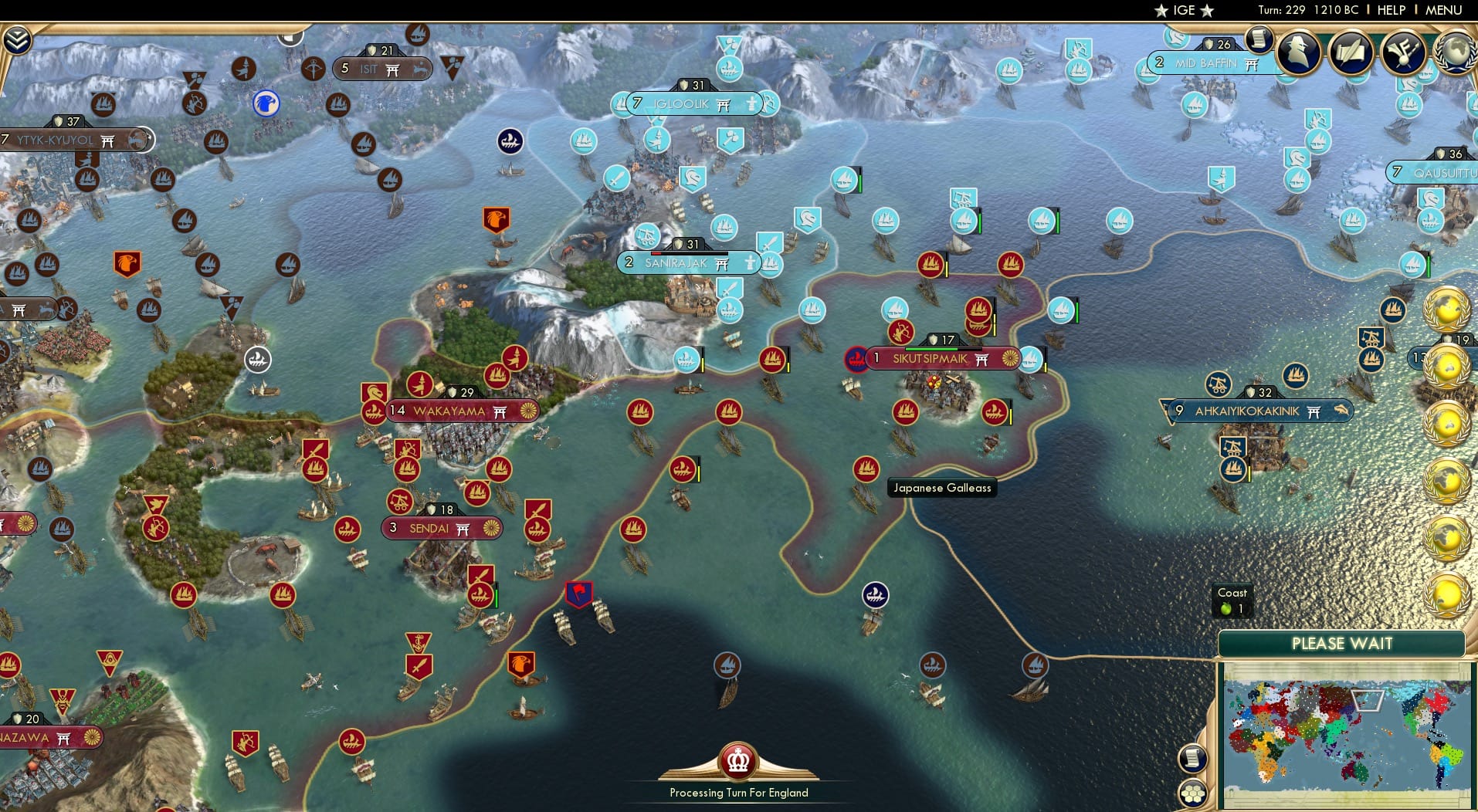Open the Diplomacy flags icon

click(1403, 54)
